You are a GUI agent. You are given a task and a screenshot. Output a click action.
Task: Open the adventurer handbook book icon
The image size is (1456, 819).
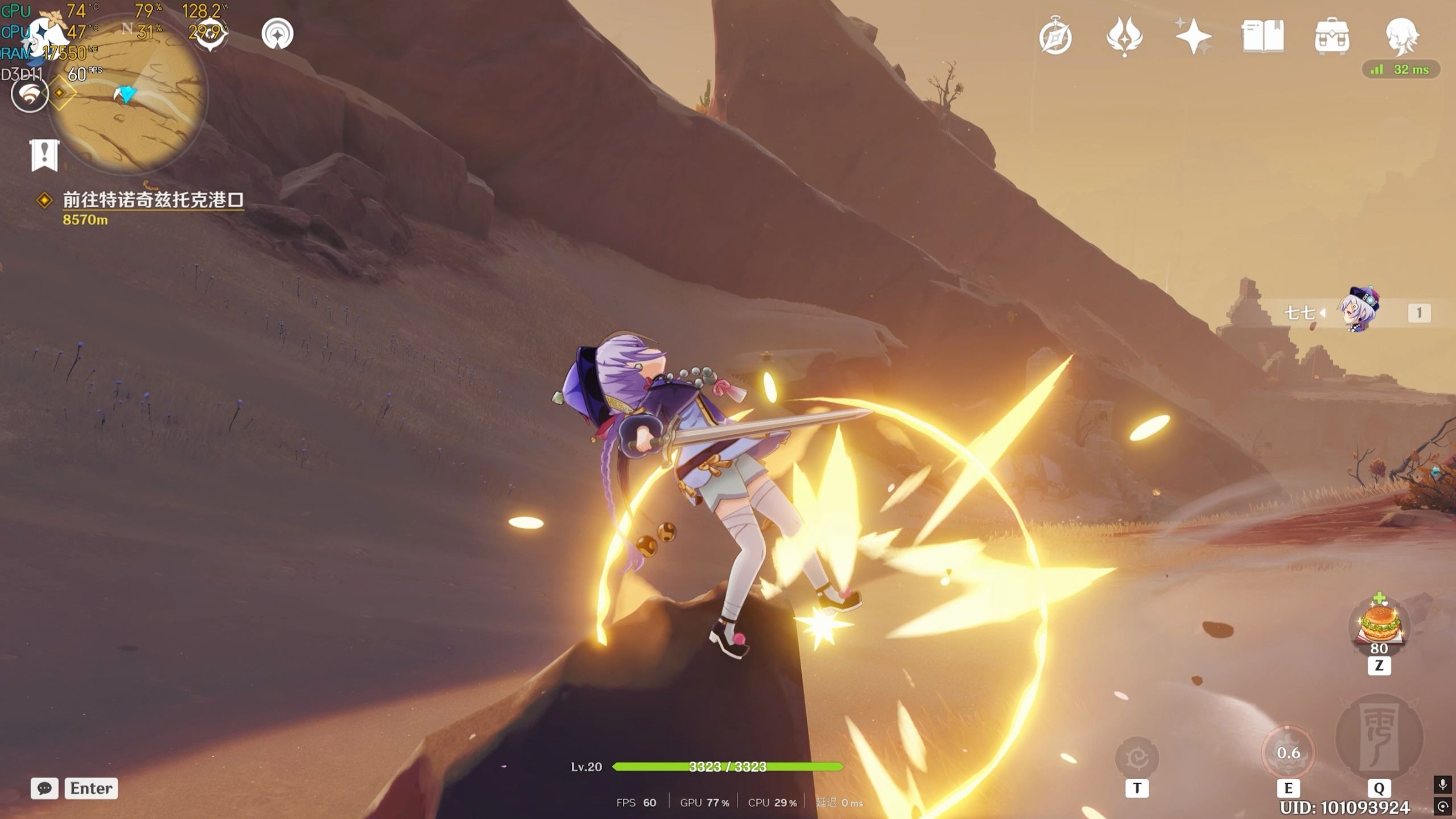click(x=1263, y=36)
